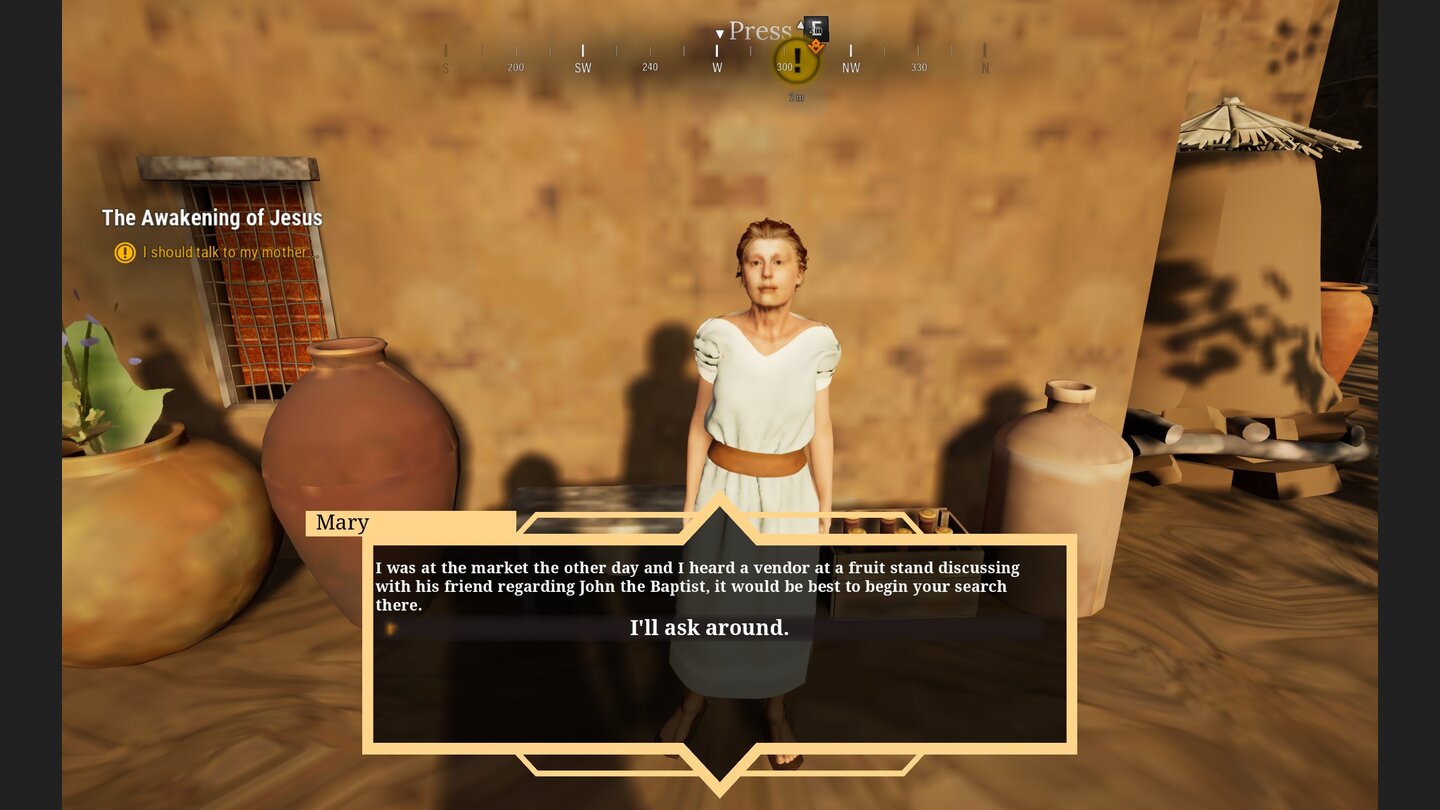The image size is (1440, 810).
Task: Open The Awakening of Jesus quest tracker
Action: tap(212, 218)
